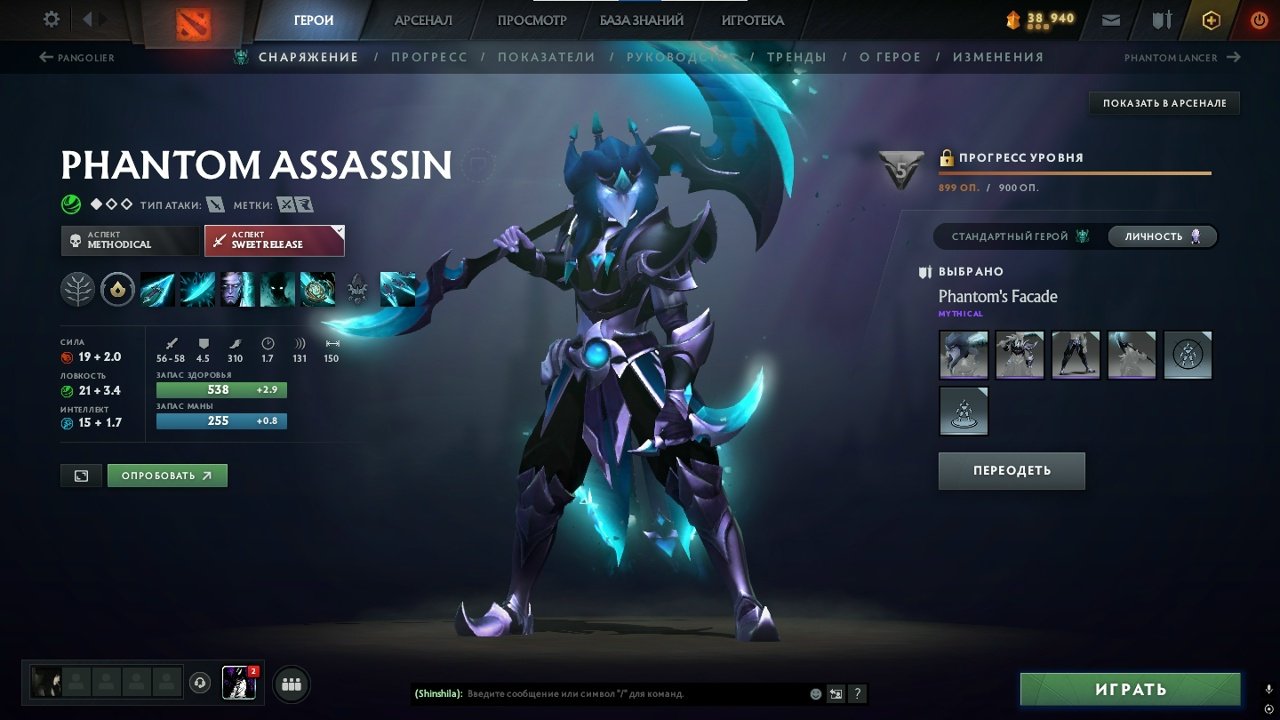Switch to the АРСЕНАЛ tab

(x=423, y=19)
